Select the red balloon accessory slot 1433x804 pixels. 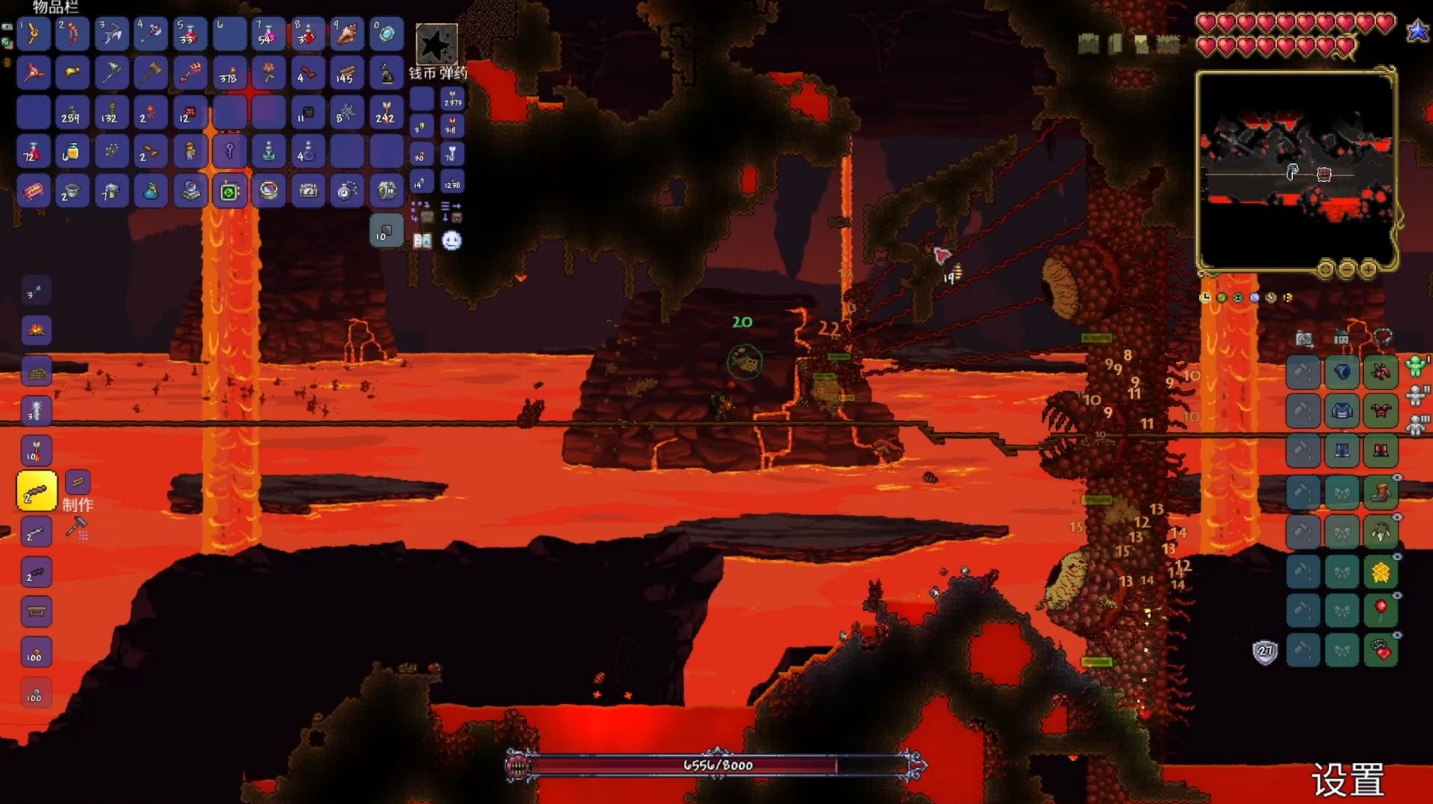[x=1381, y=610]
